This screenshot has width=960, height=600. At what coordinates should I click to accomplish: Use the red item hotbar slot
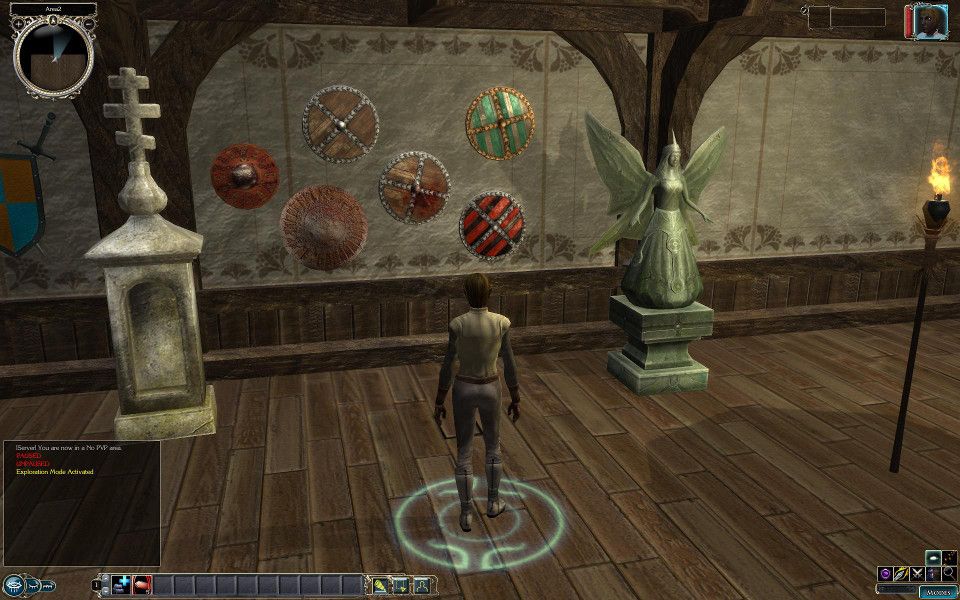tap(142, 585)
